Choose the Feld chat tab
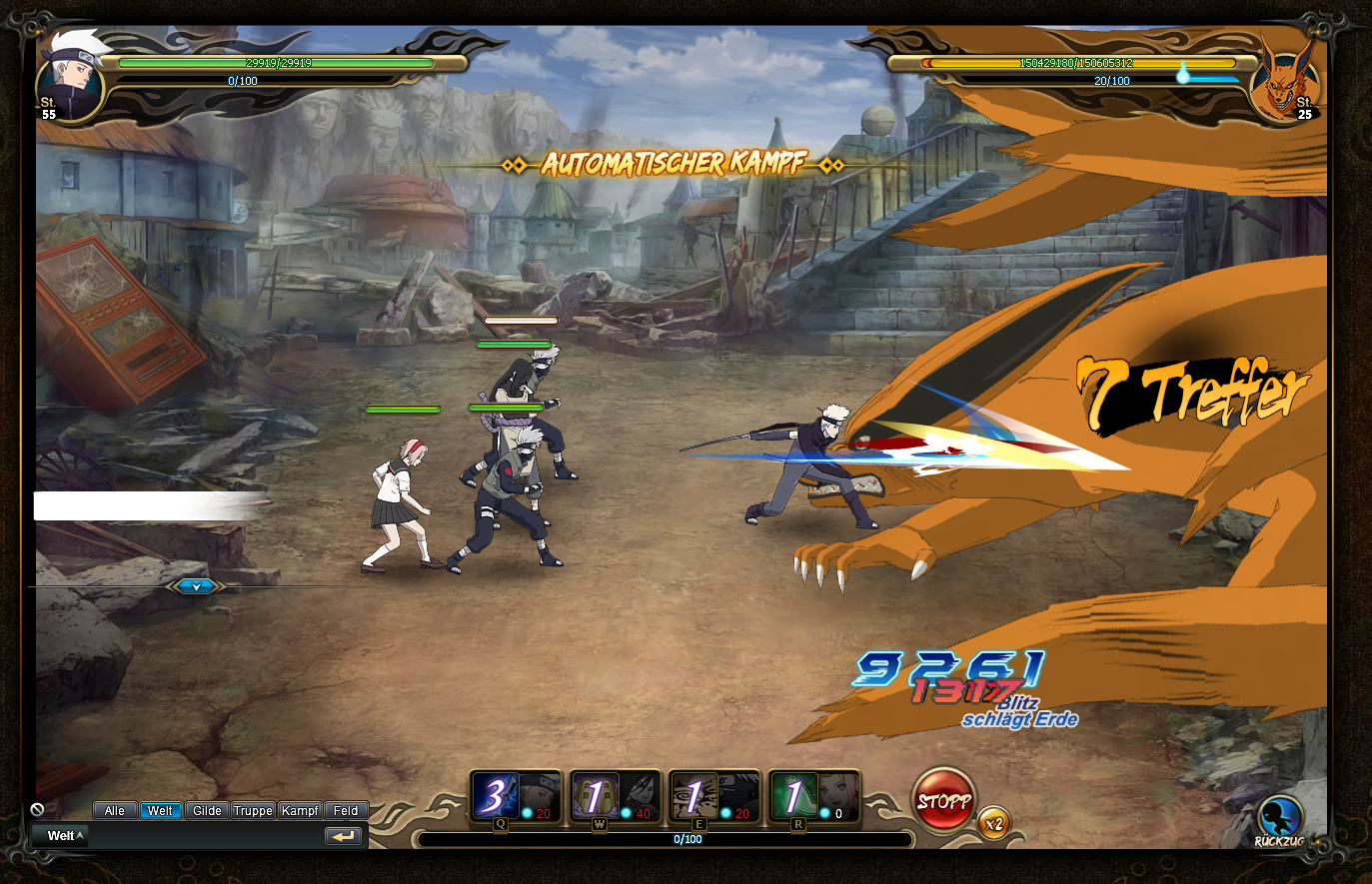The height and width of the screenshot is (884, 1372). (x=346, y=811)
